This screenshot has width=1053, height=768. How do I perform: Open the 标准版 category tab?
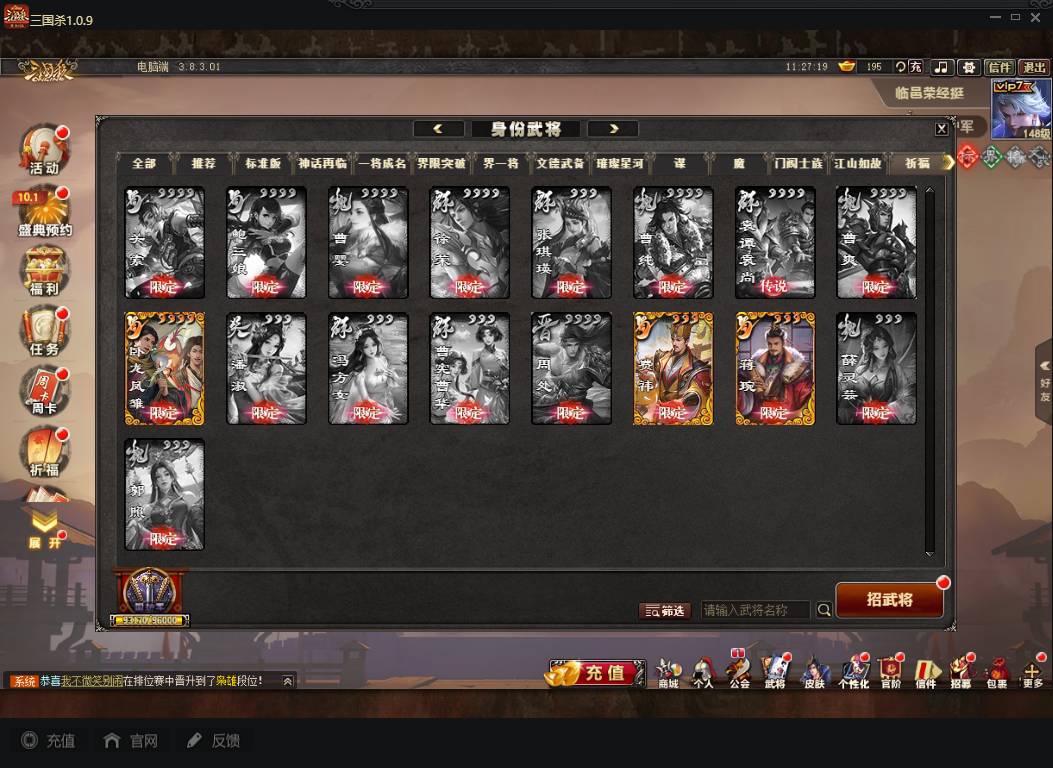pos(263,163)
